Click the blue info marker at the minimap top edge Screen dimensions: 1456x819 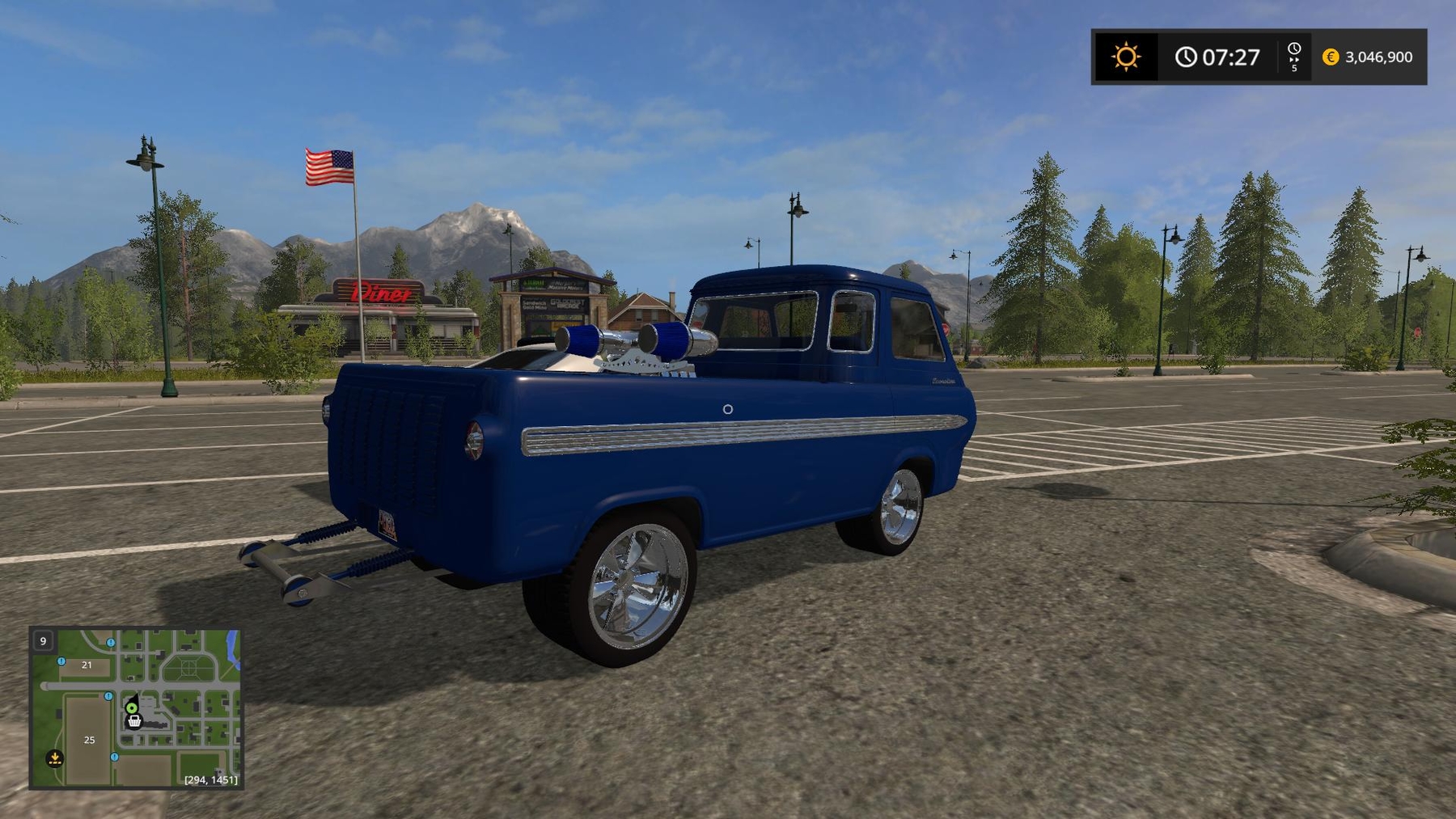(110, 642)
